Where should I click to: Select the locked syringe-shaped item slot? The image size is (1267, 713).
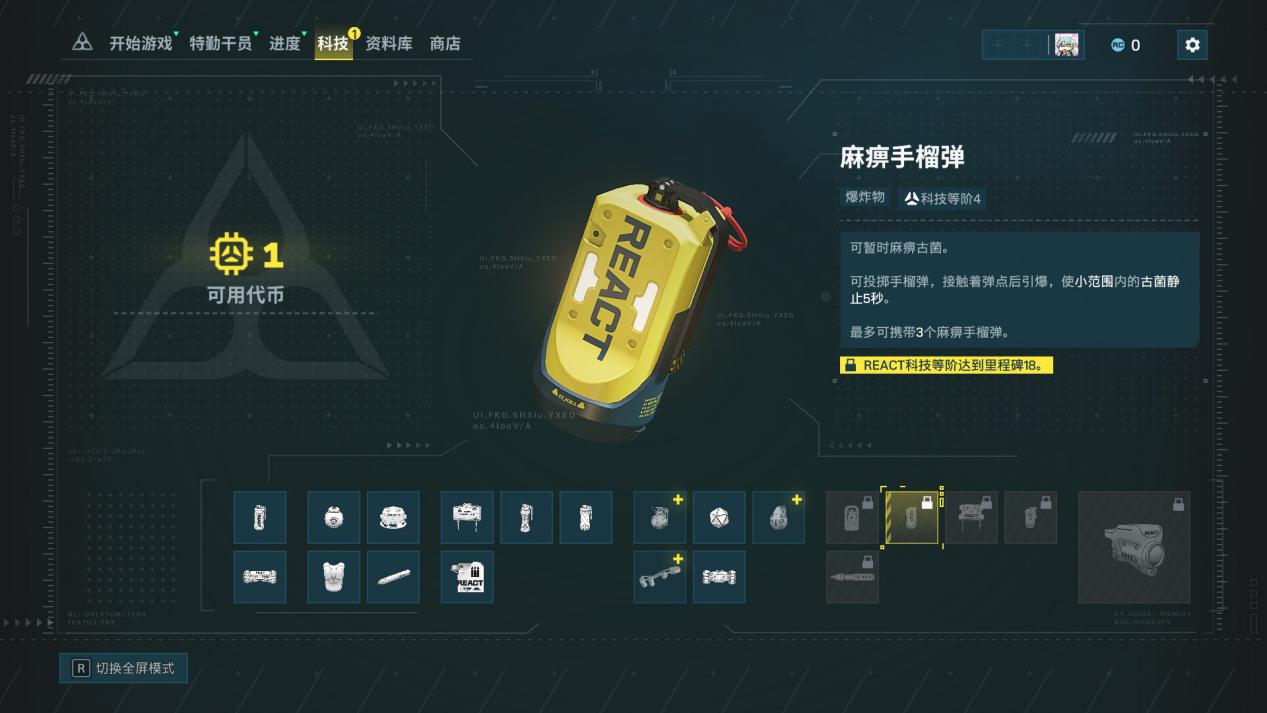(x=852, y=577)
